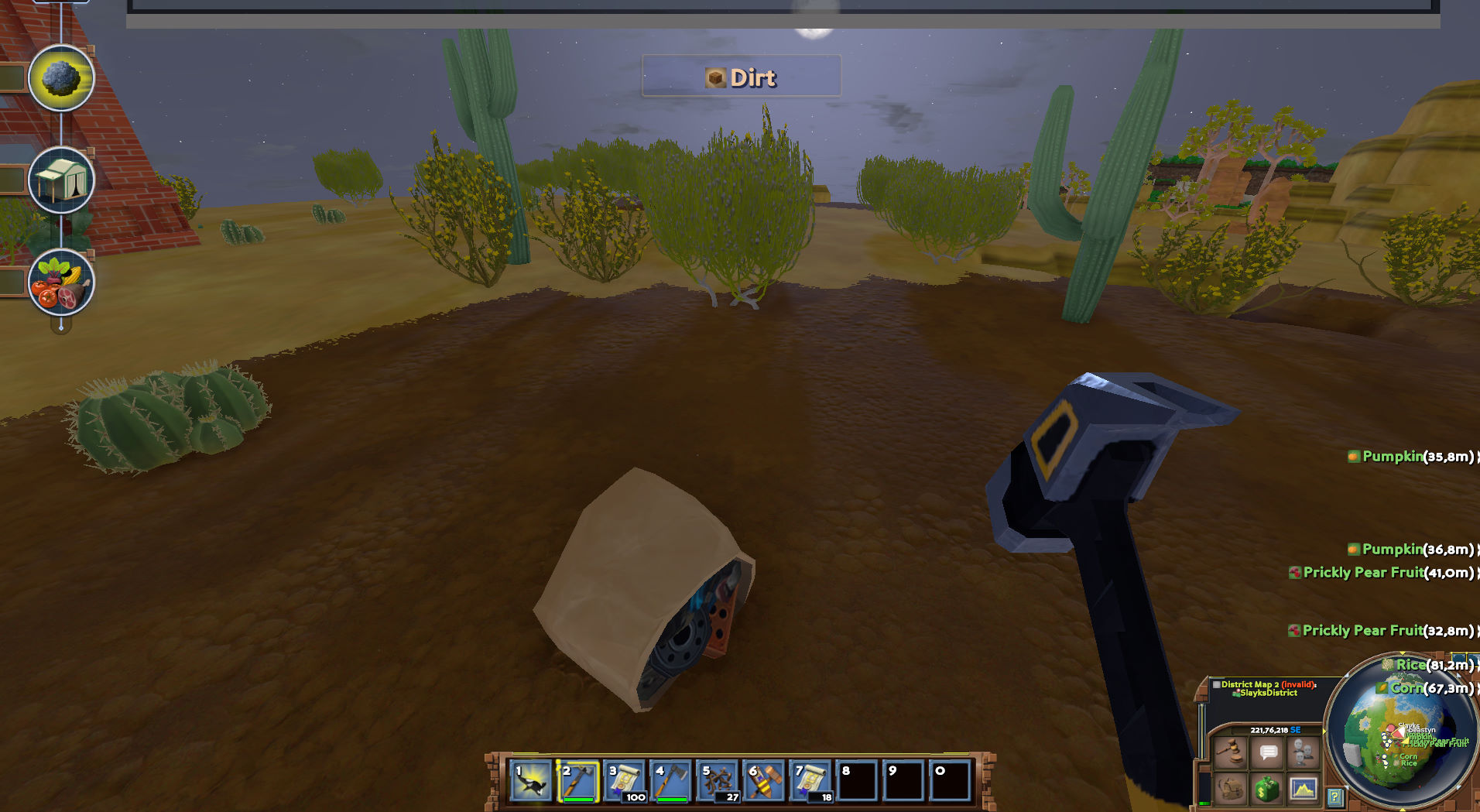Show the players list icon
This screenshot has height=812, width=1480.
pos(1304,752)
